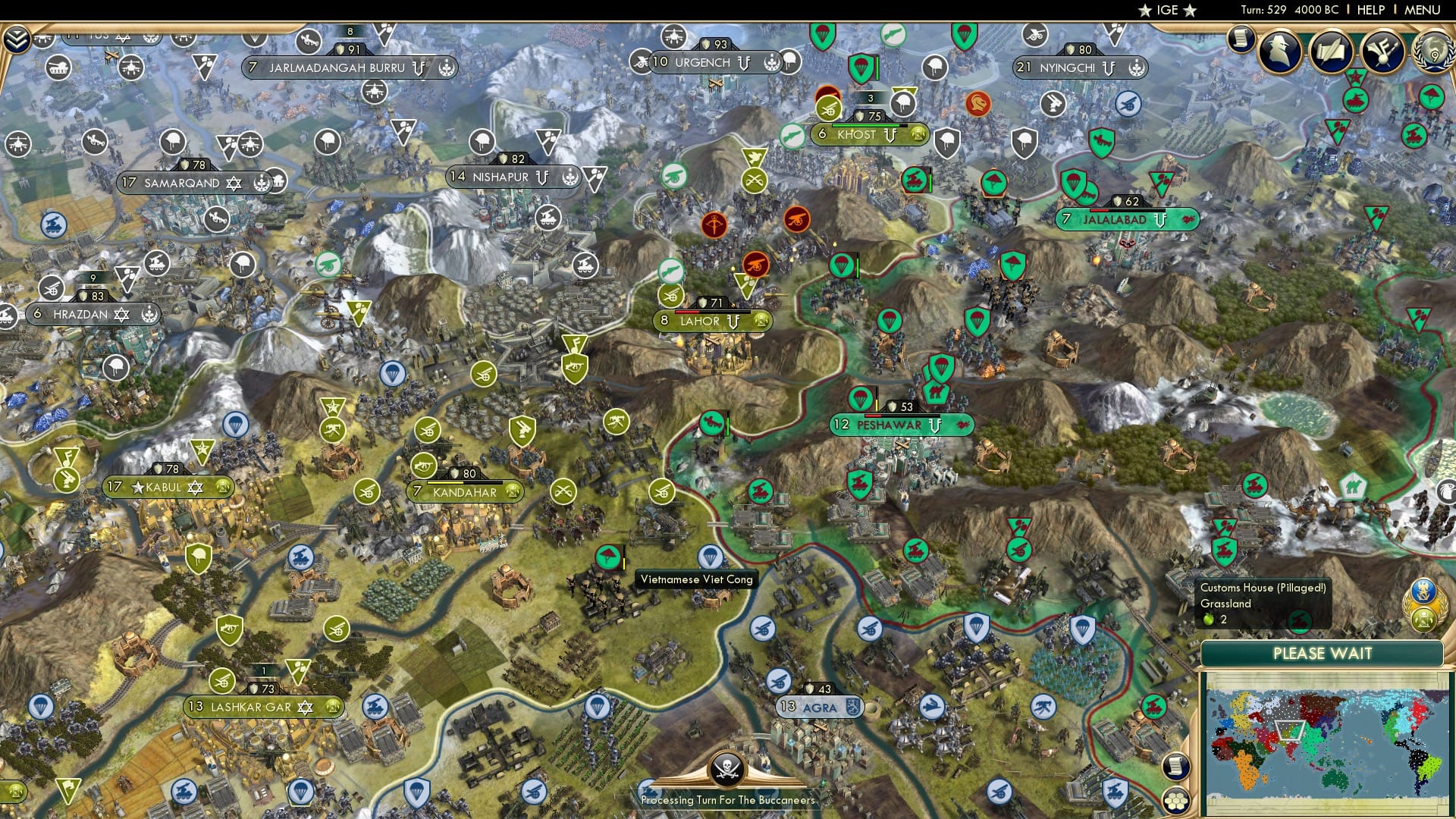Open the Espionage overview spy icon
The height and width of the screenshot is (819, 1456).
coord(1279,53)
